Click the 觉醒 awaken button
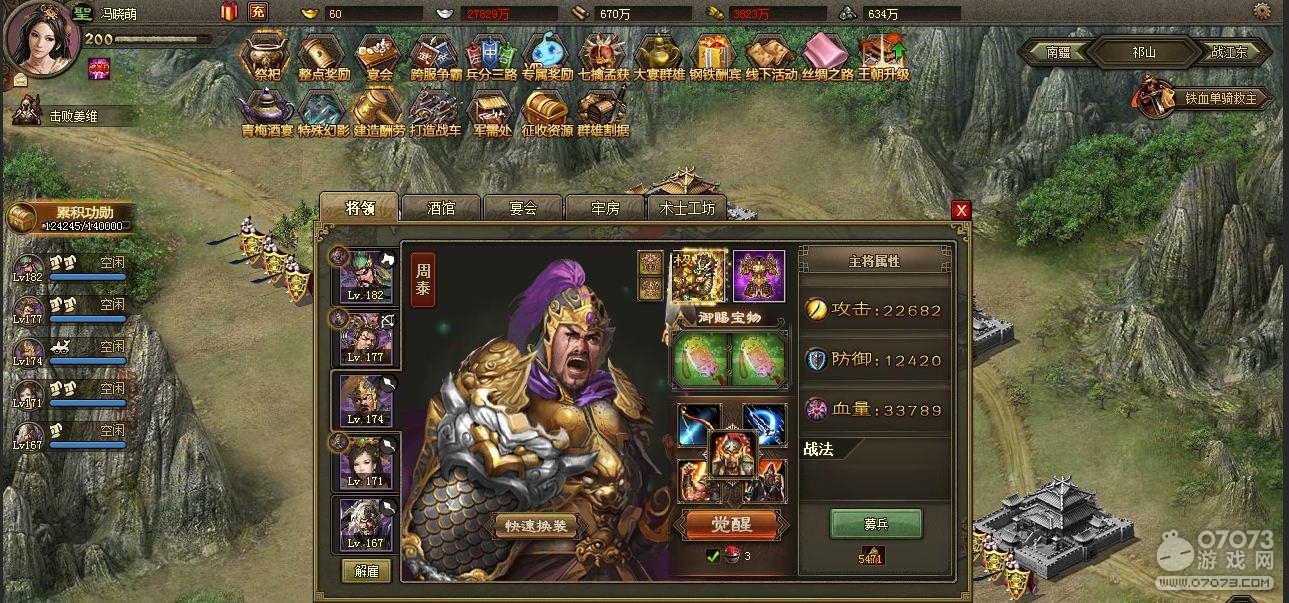Screen dimensions: 1289x603 point(731,523)
